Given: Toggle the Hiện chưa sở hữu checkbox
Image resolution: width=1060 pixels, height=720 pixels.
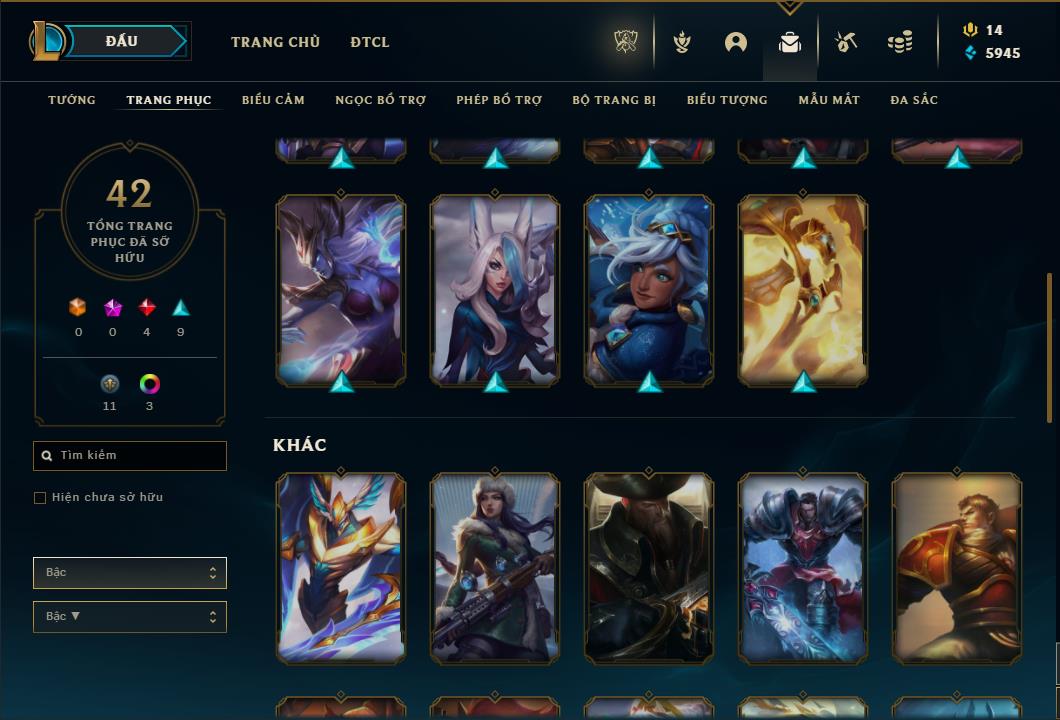Looking at the screenshot, I should point(40,498).
